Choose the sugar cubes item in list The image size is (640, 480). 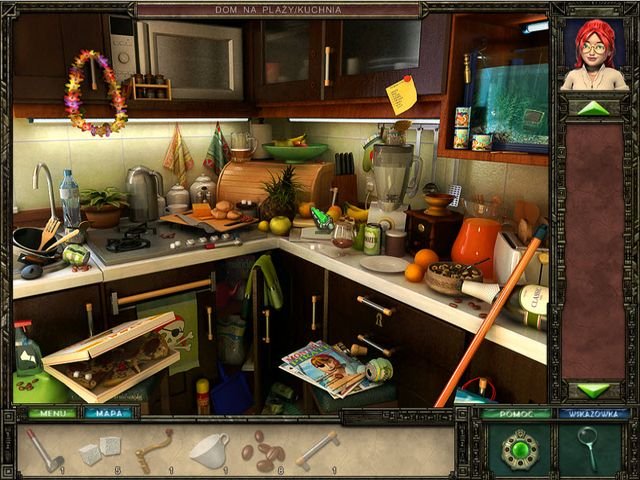click(x=100, y=450)
